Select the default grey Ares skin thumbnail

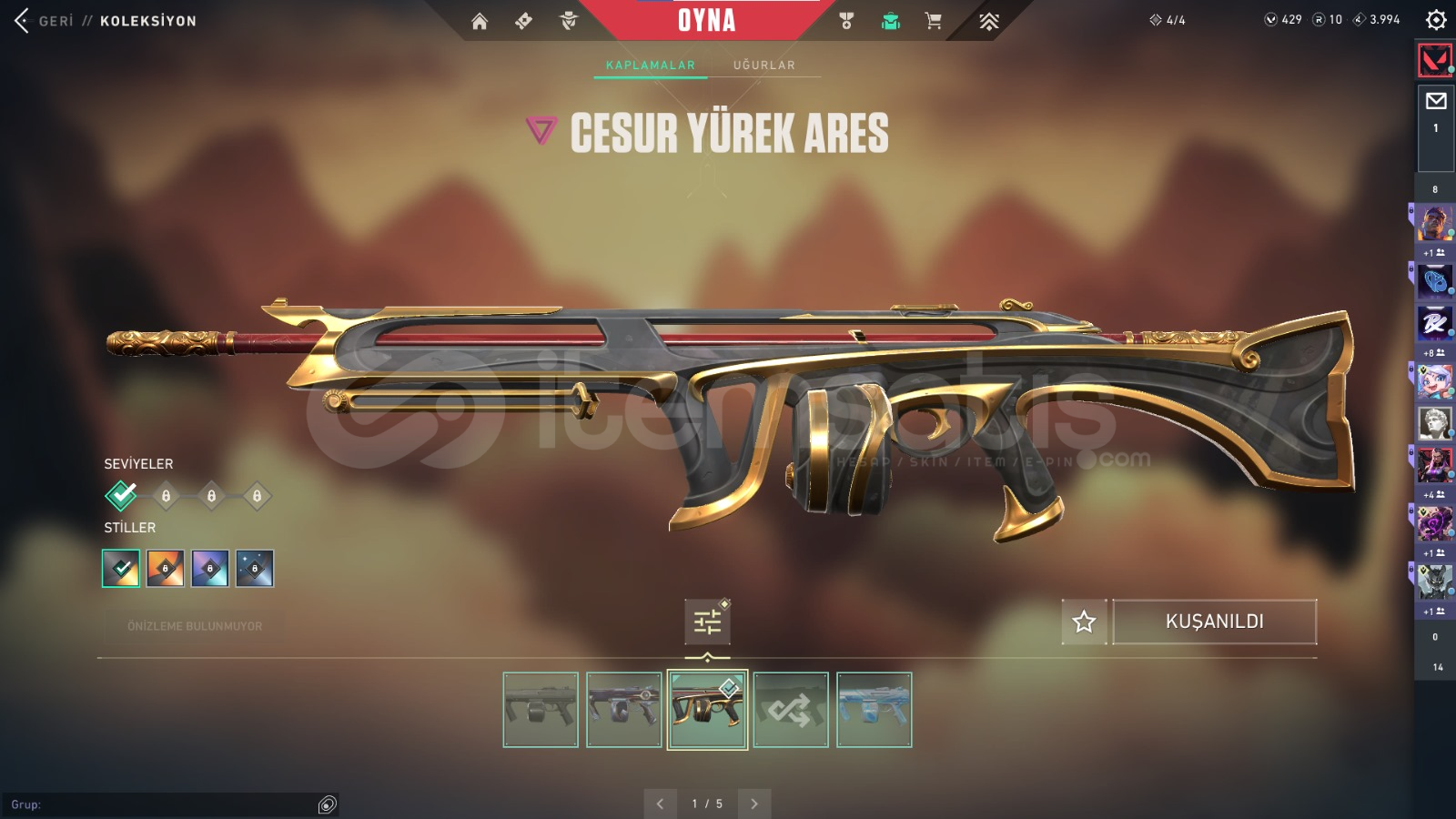541,710
